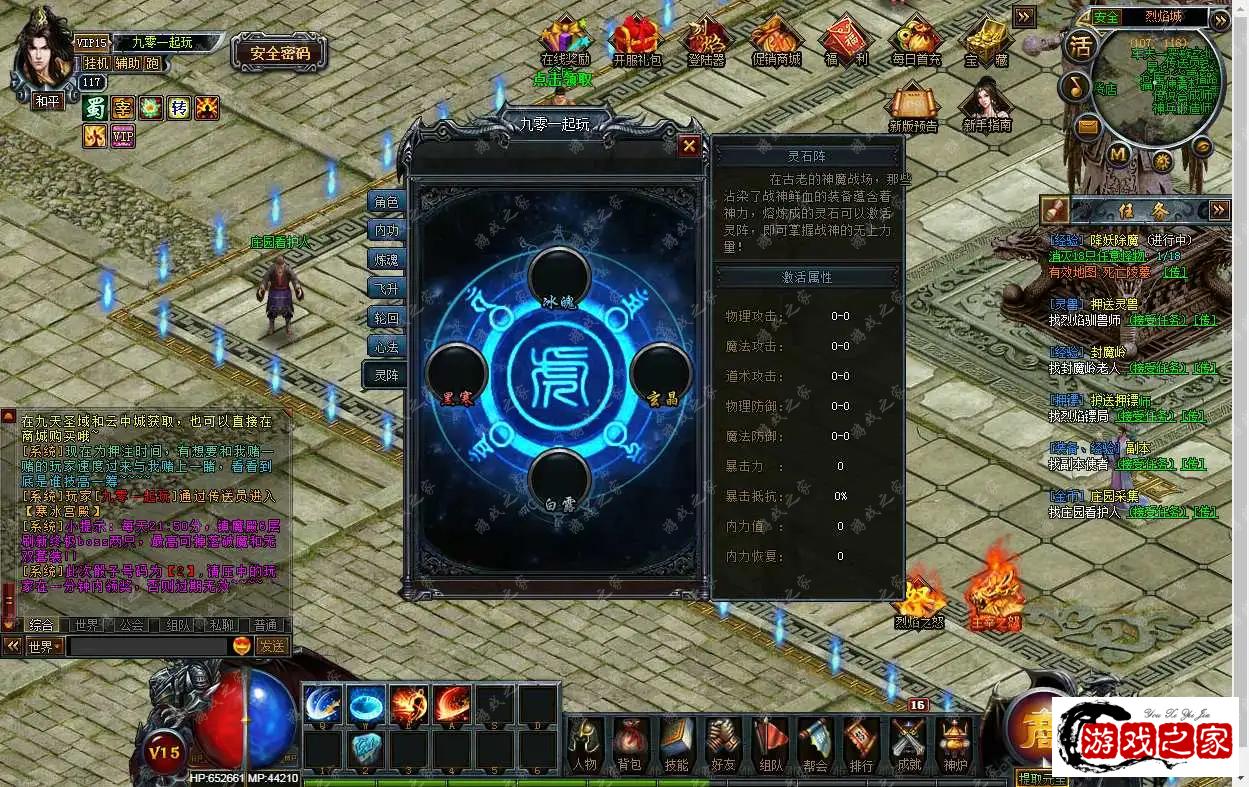This screenshot has width=1249, height=787.
Task: Click the 发送 send chat button
Action: [x=272, y=647]
